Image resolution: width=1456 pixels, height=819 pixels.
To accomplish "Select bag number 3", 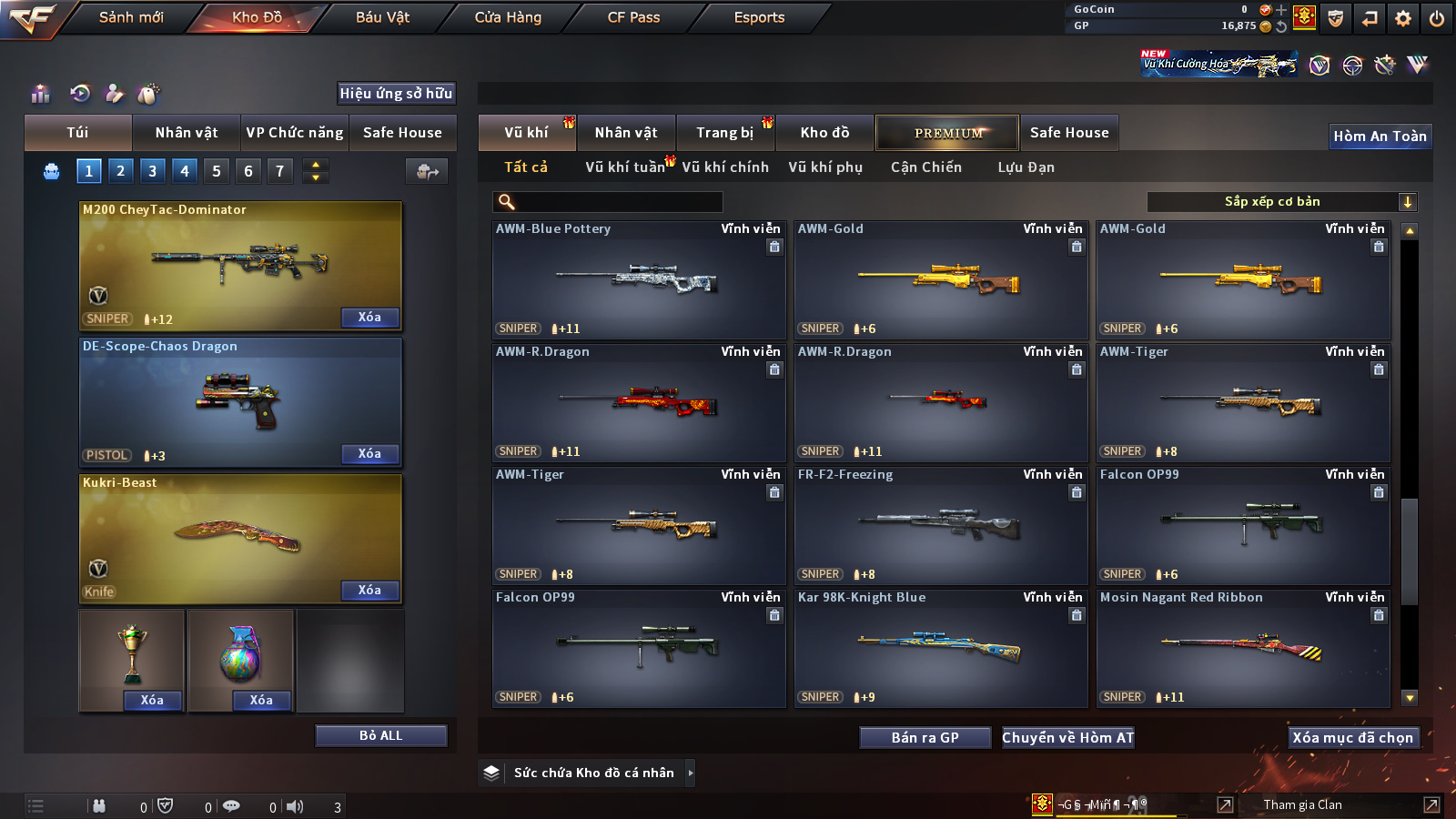I will click(152, 170).
